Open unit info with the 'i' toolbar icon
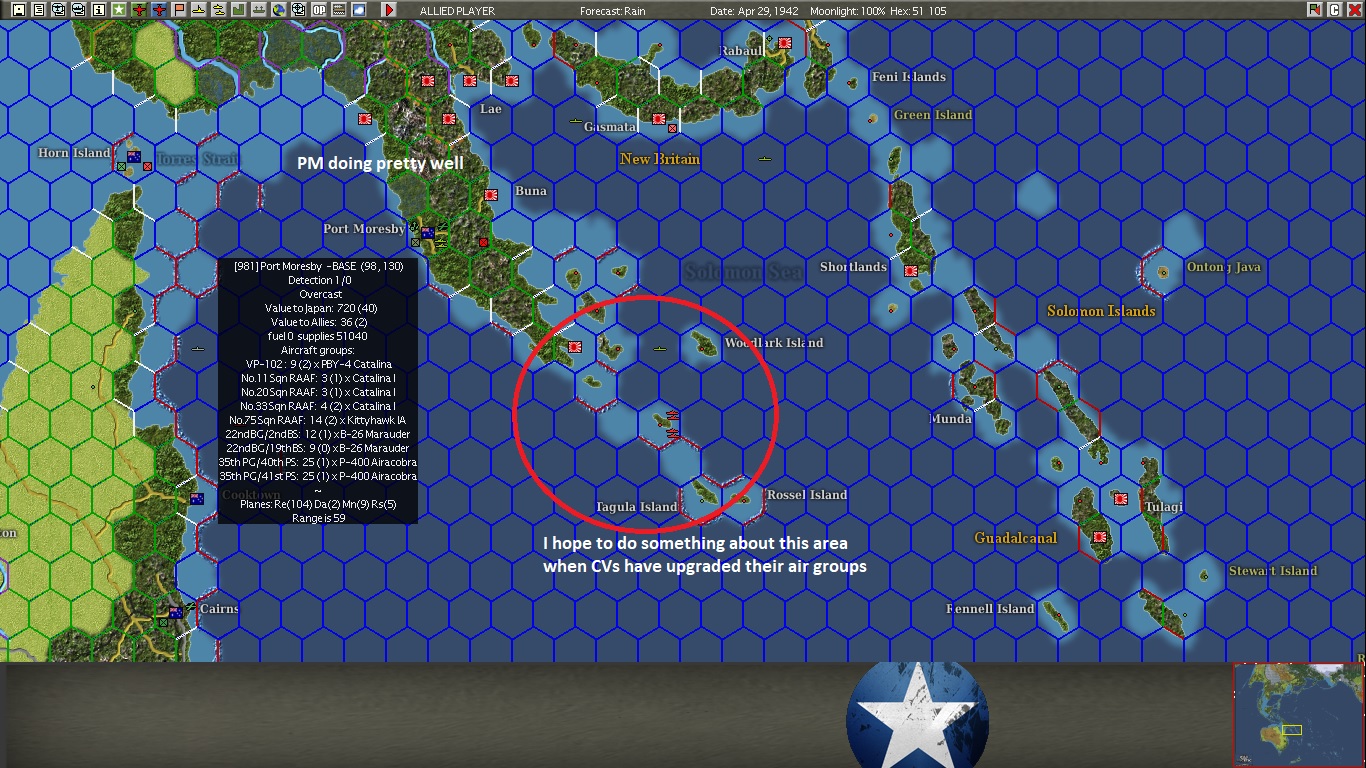Screen dimensions: 1366x768 [97, 10]
